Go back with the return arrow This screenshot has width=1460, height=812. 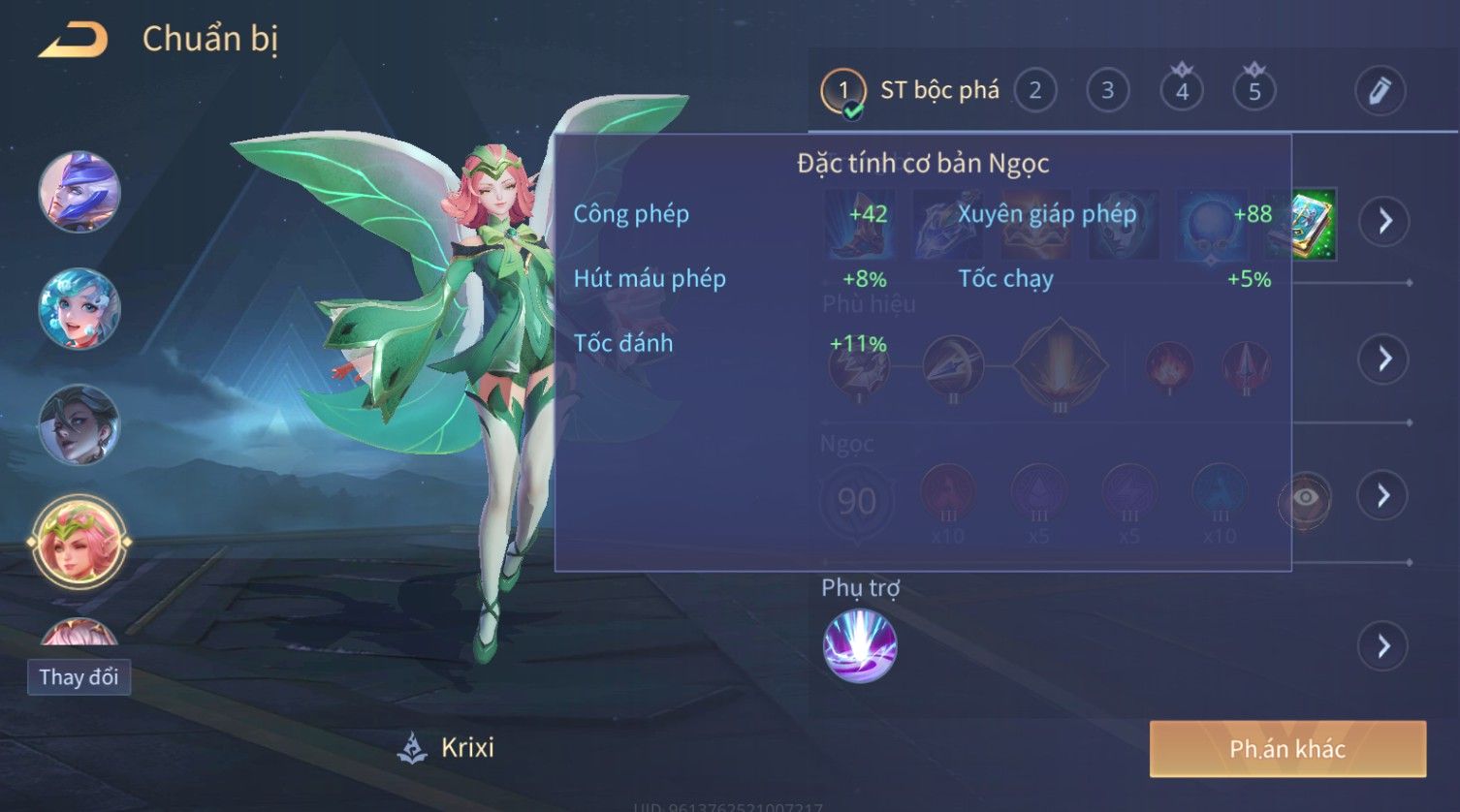(x=73, y=41)
